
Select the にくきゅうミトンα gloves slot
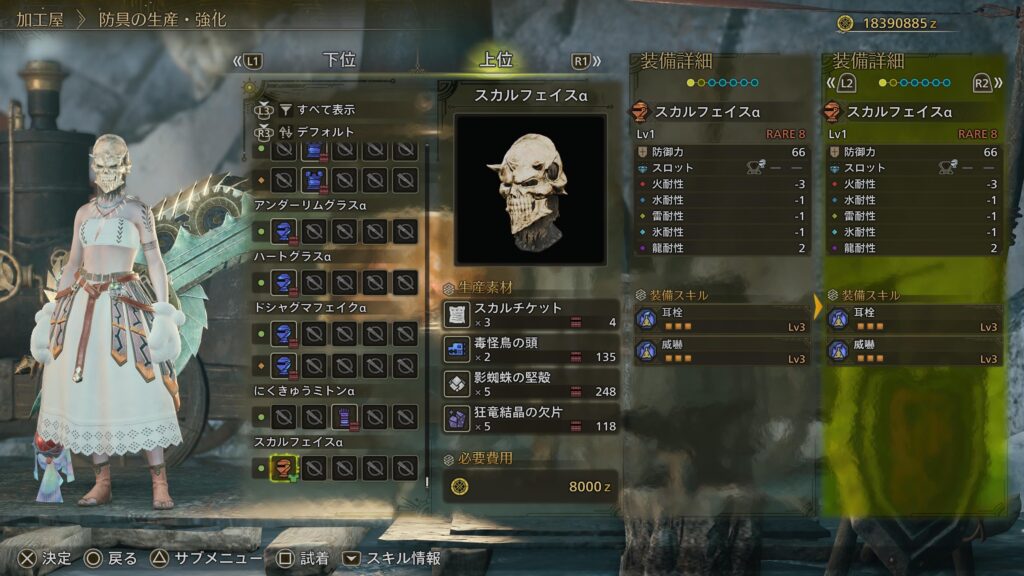[x=344, y=415]
